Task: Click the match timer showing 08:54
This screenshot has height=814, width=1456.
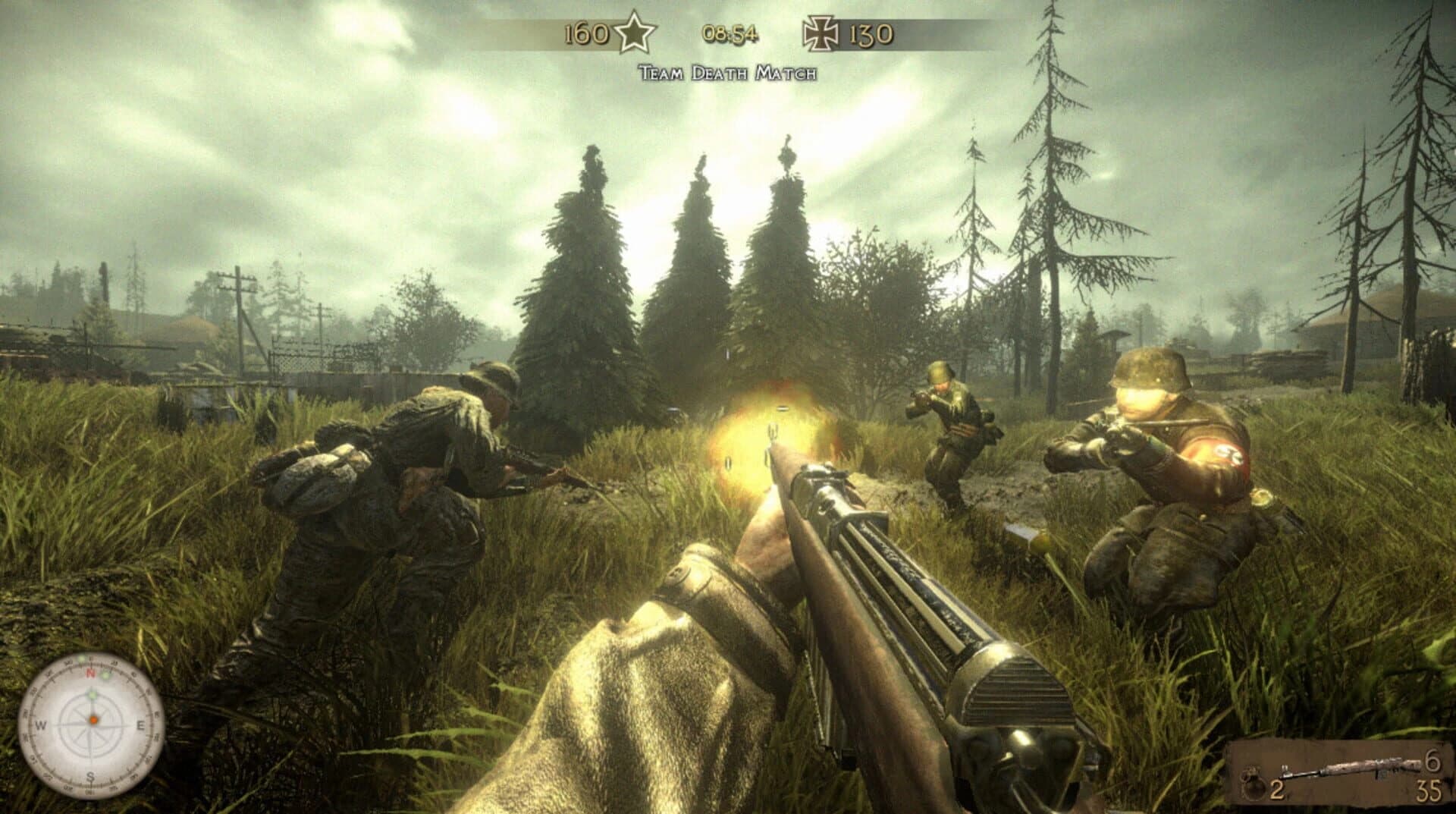Action: pos(730,33)
